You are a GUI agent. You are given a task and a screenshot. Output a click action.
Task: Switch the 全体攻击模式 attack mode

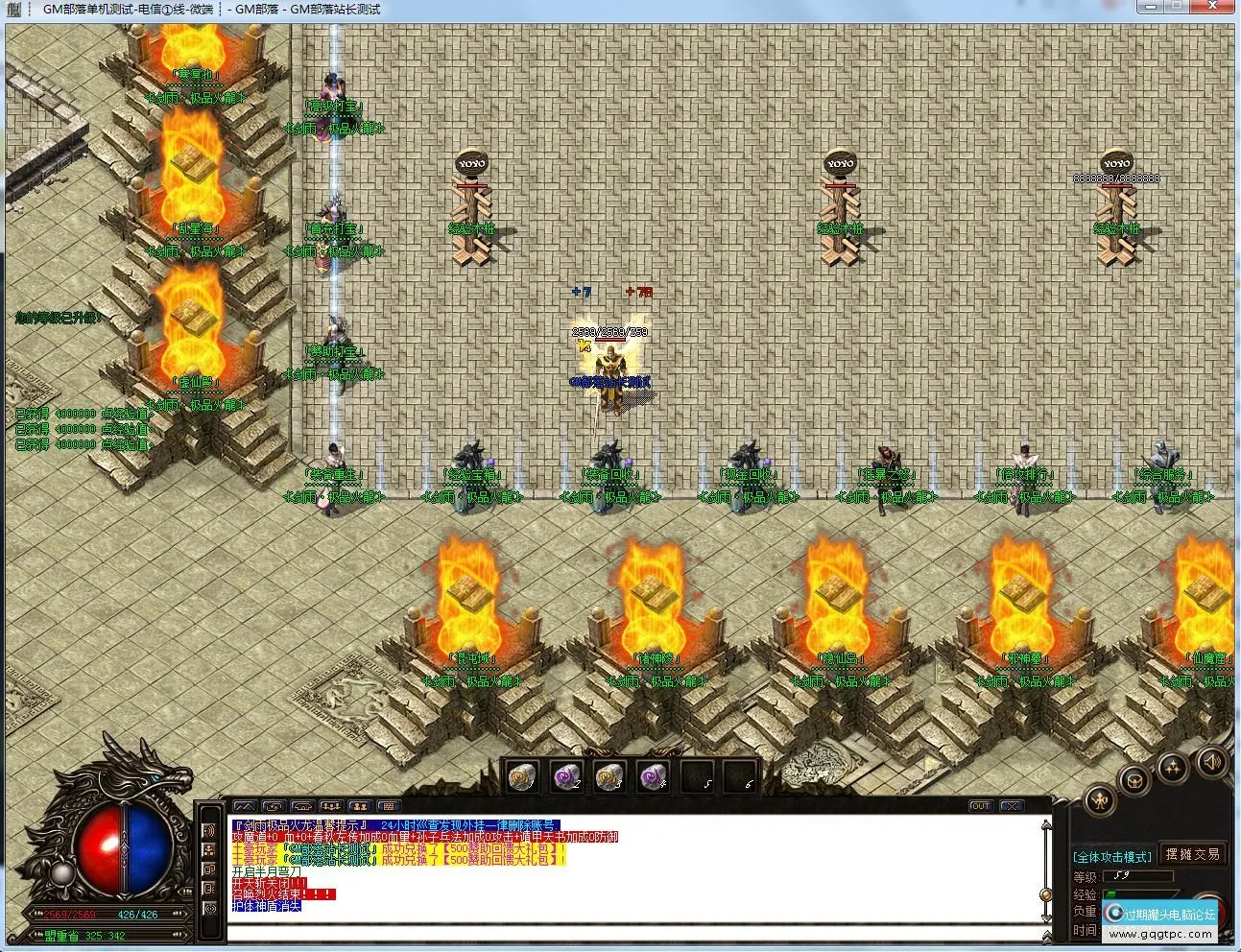point(1112,856)
